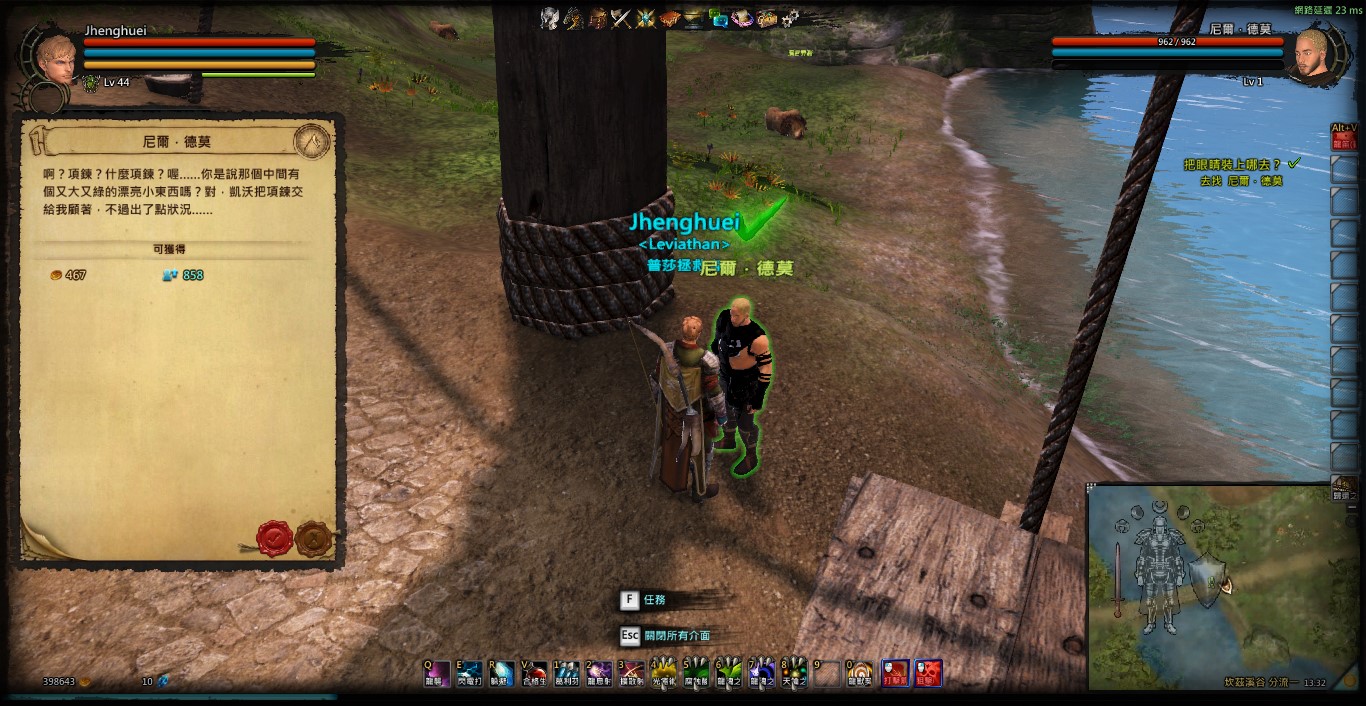Image resolution: width=1366 pixels, height=706 pixels.
Task: Confirm quest with the red checkmark seal
Action: [x=274, y=538]
